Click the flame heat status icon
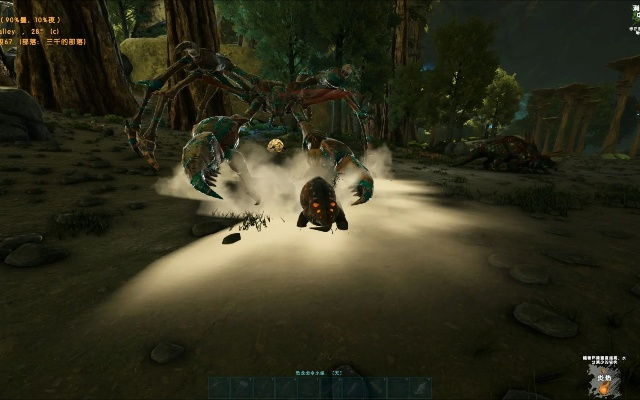Screen dimensions: 640x400 [604, 388]
